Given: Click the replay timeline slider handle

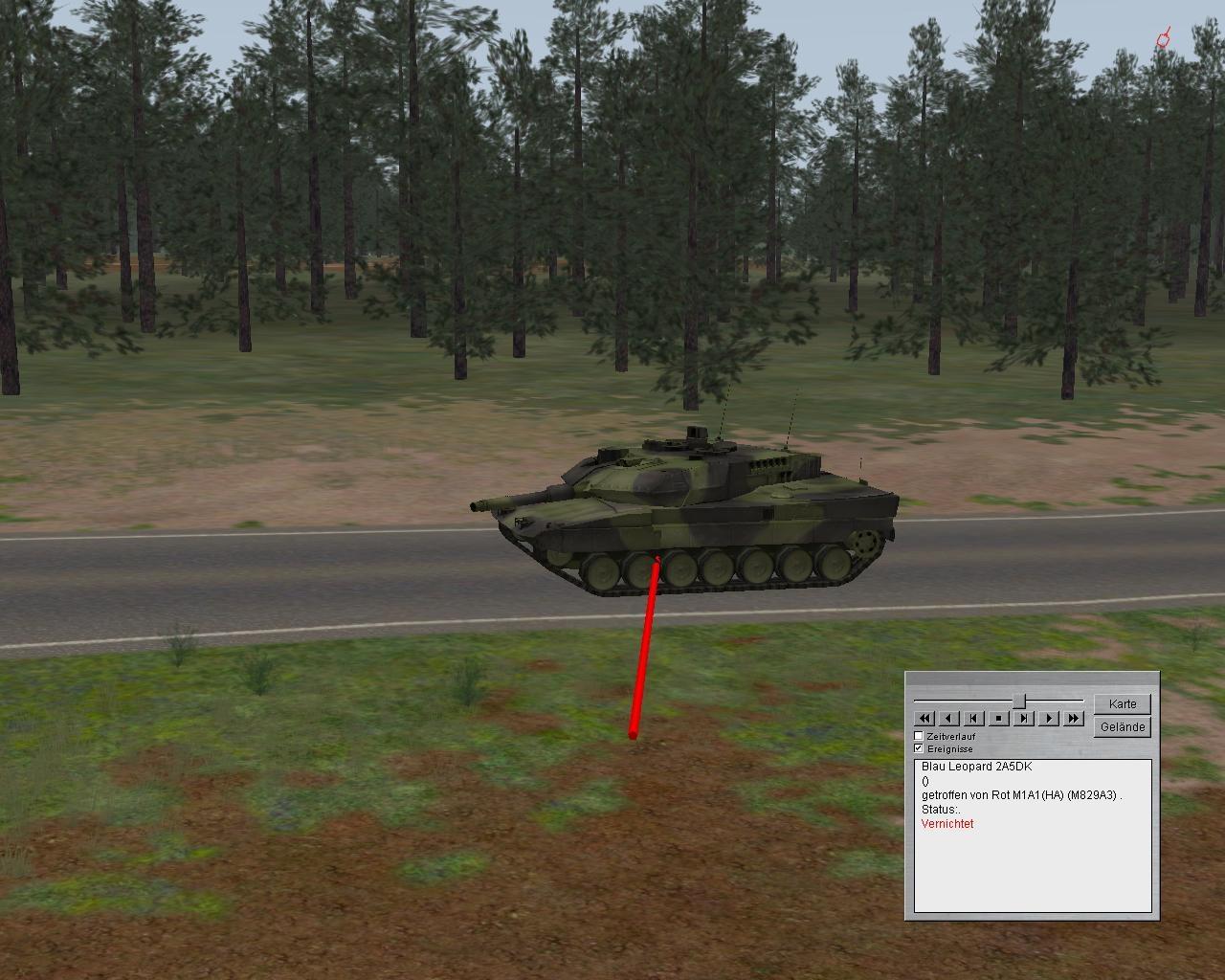Looking at the screenshot, I should tap(1020, 701).
